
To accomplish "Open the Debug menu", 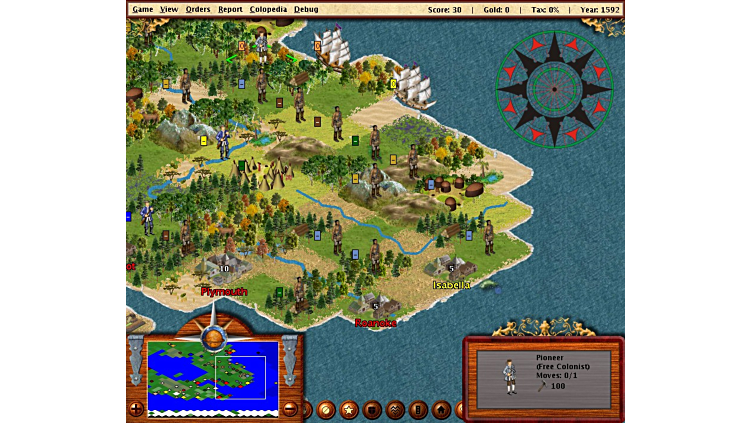I will tap(306, 9).
